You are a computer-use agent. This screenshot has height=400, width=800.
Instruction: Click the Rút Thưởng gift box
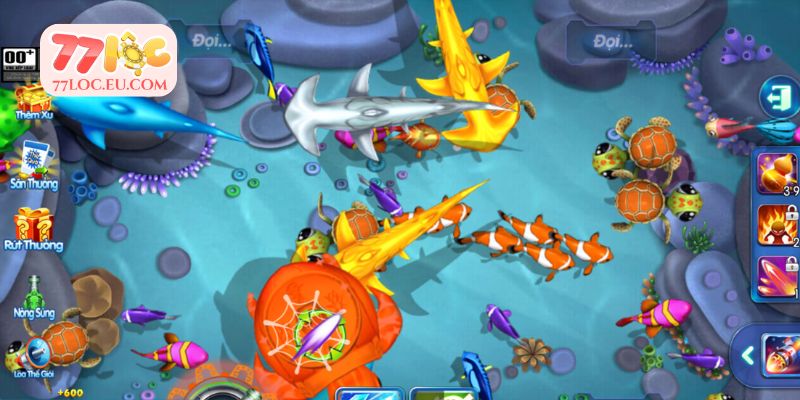coord(34,225)
